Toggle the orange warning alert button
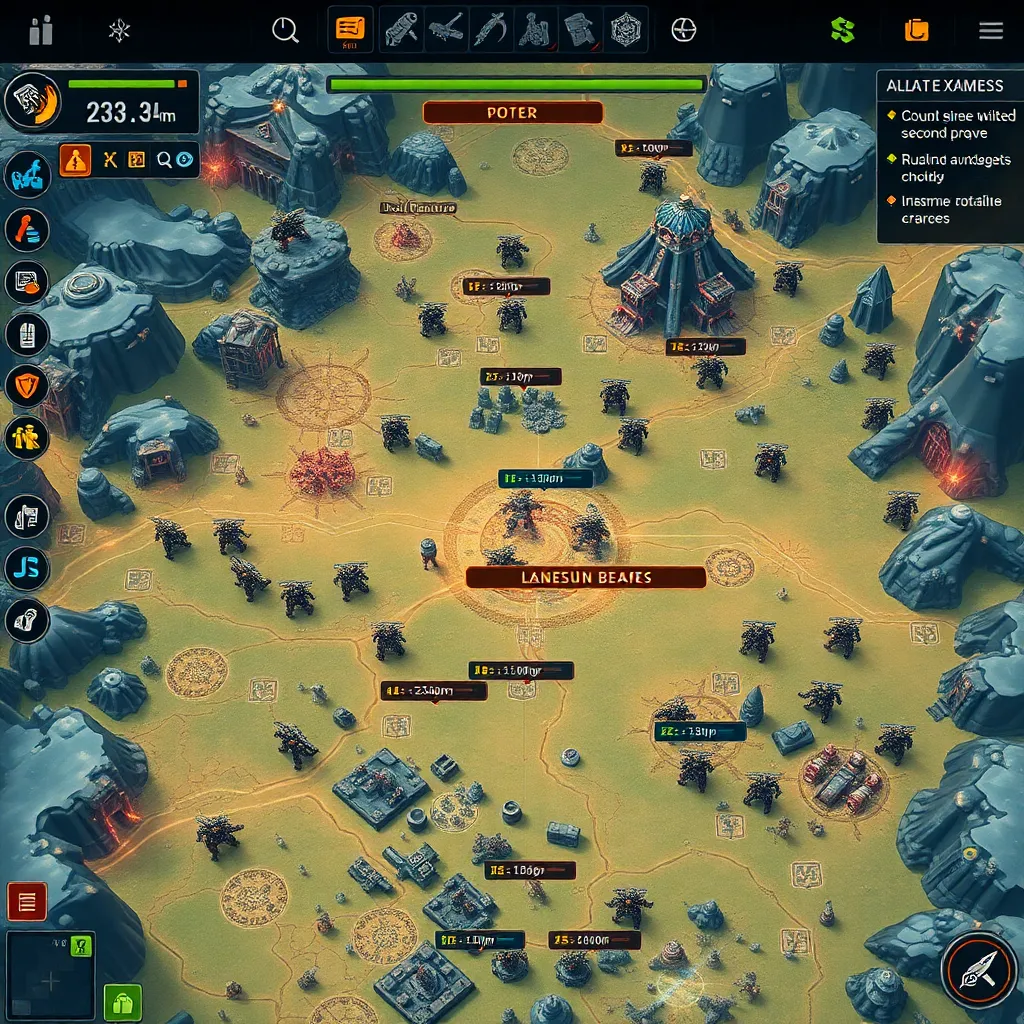The height and width of the screenshot is (1024, 1024). pyautogui.click(x=76, y=158)
